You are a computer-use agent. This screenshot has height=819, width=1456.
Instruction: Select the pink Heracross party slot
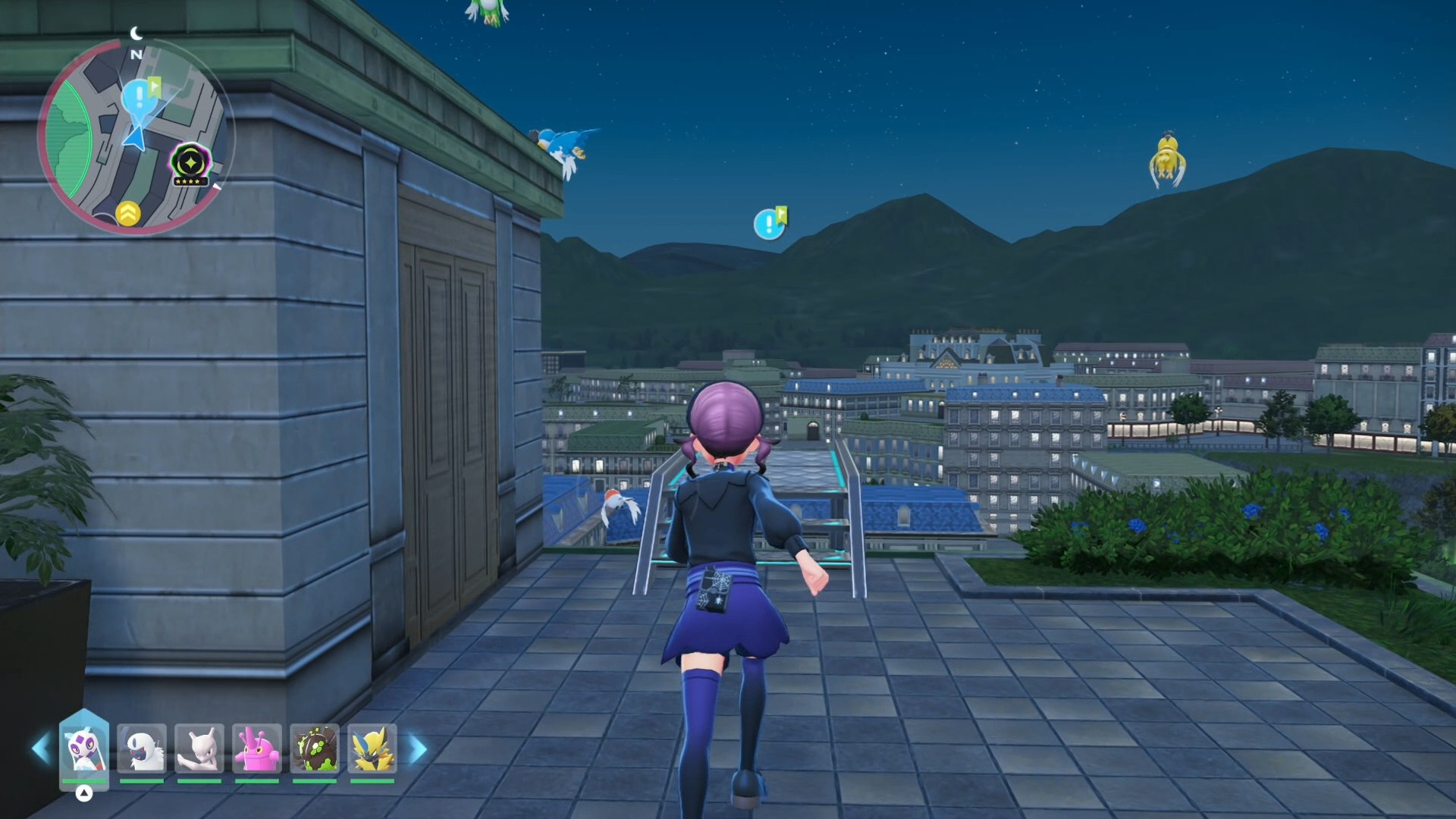(x=257, y=749)
